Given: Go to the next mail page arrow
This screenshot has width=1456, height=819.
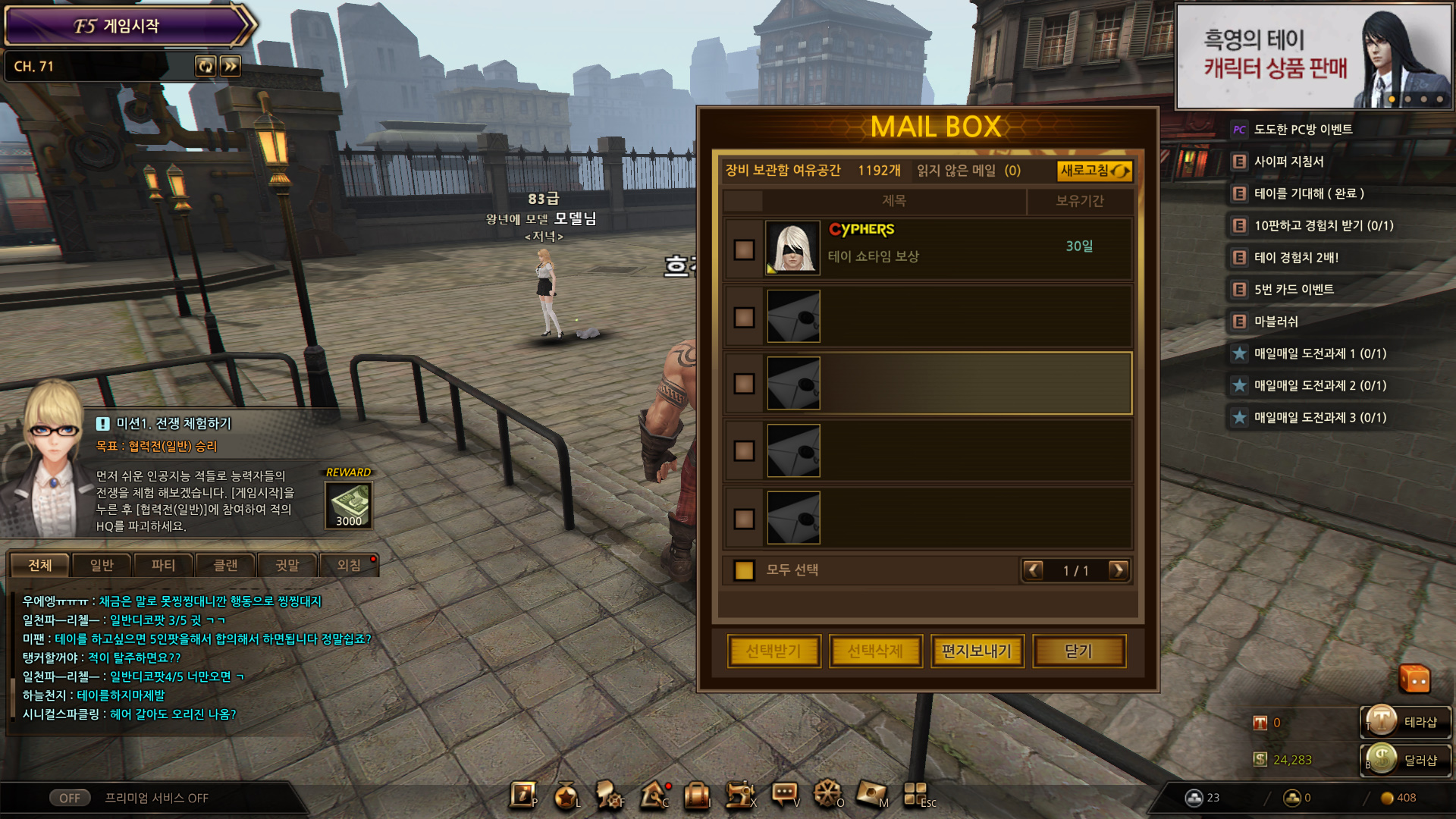Looking at the screenshot, I should 1118,570.
